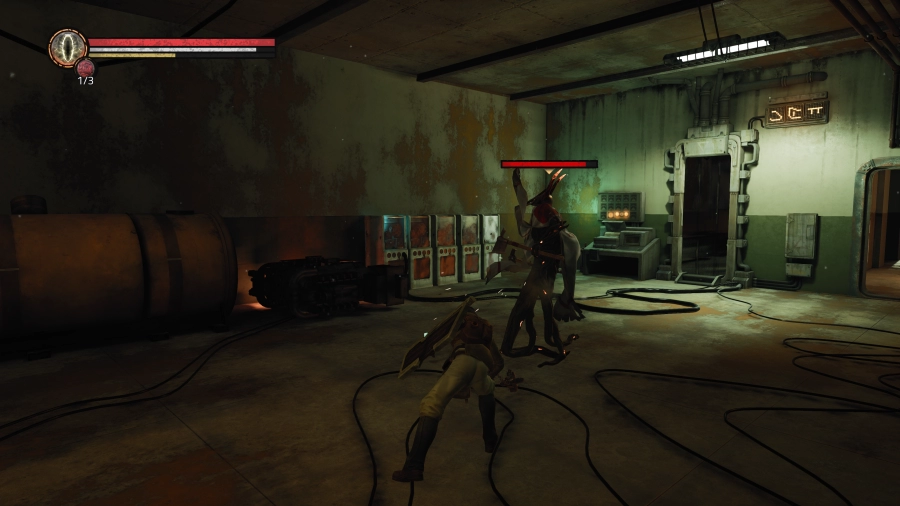Use the red healing item icon
Viewport: 900px width, 506px height.
[x=85, y=67]
